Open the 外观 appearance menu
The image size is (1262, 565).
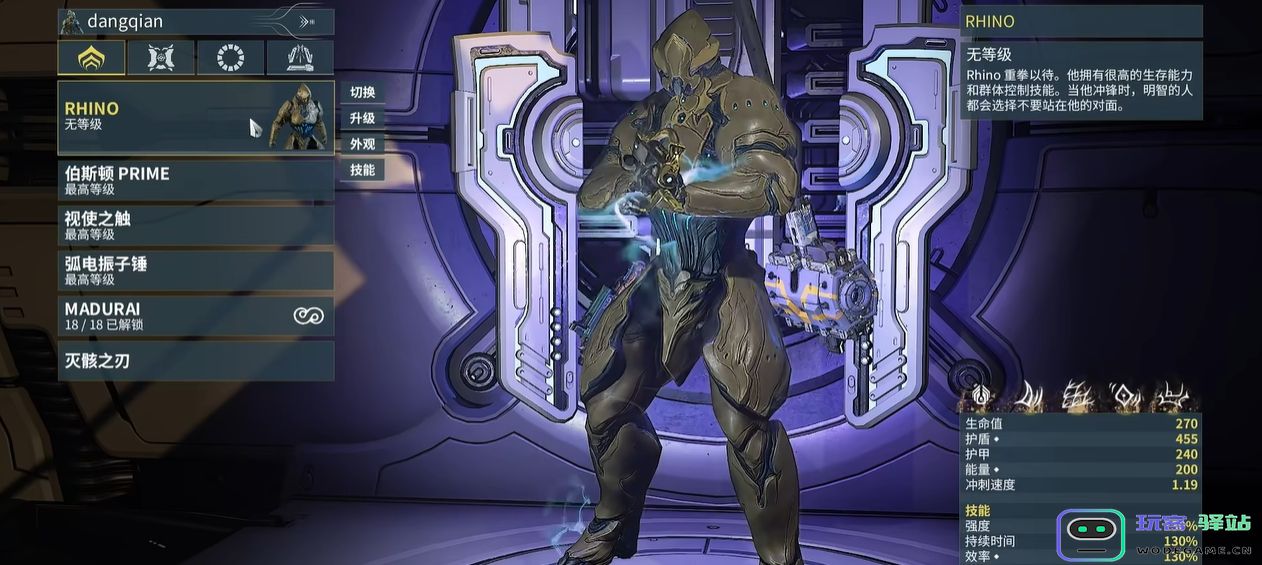click(362, 144)
